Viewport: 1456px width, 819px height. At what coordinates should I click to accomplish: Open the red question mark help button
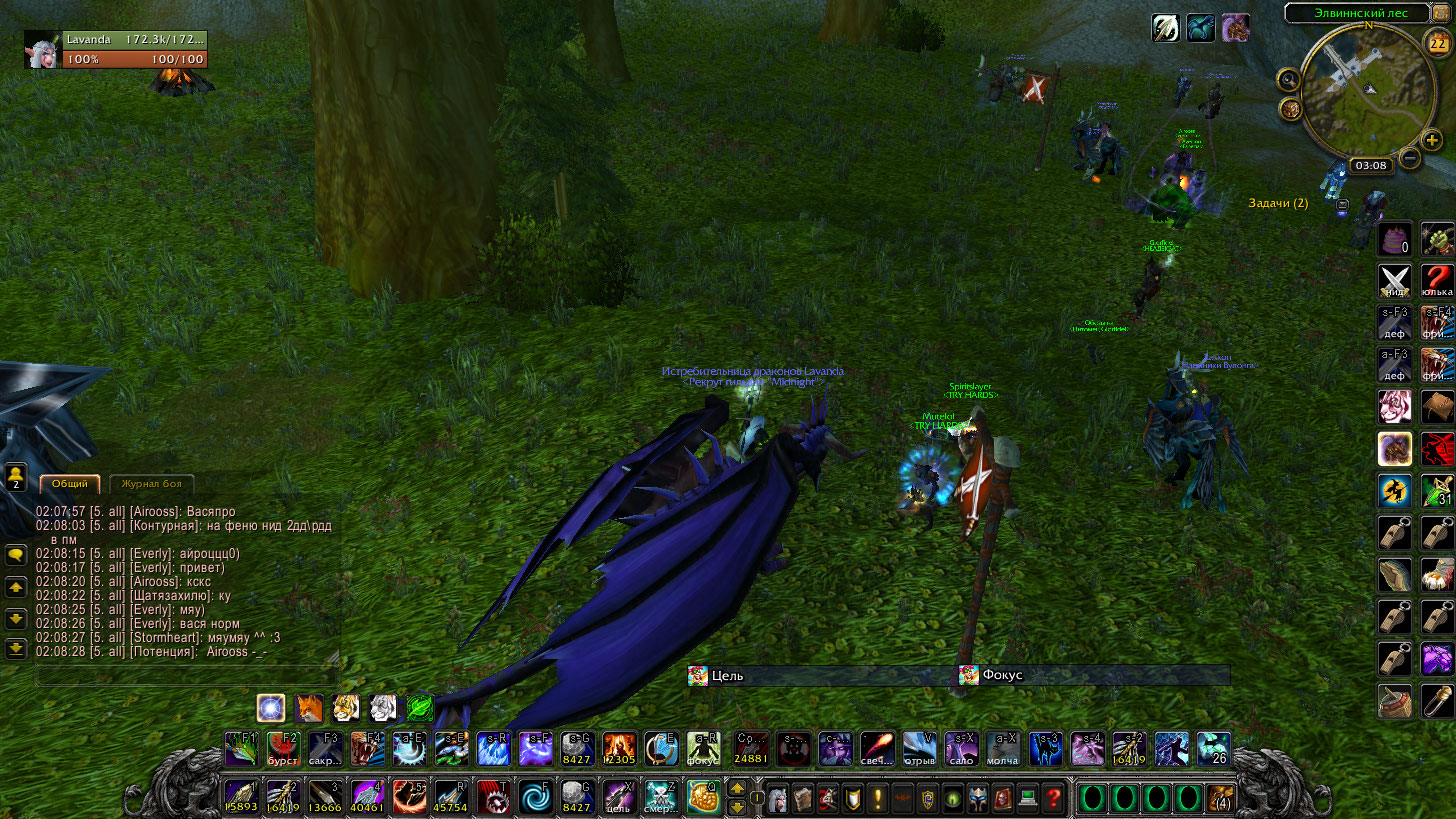[1053, 798]
